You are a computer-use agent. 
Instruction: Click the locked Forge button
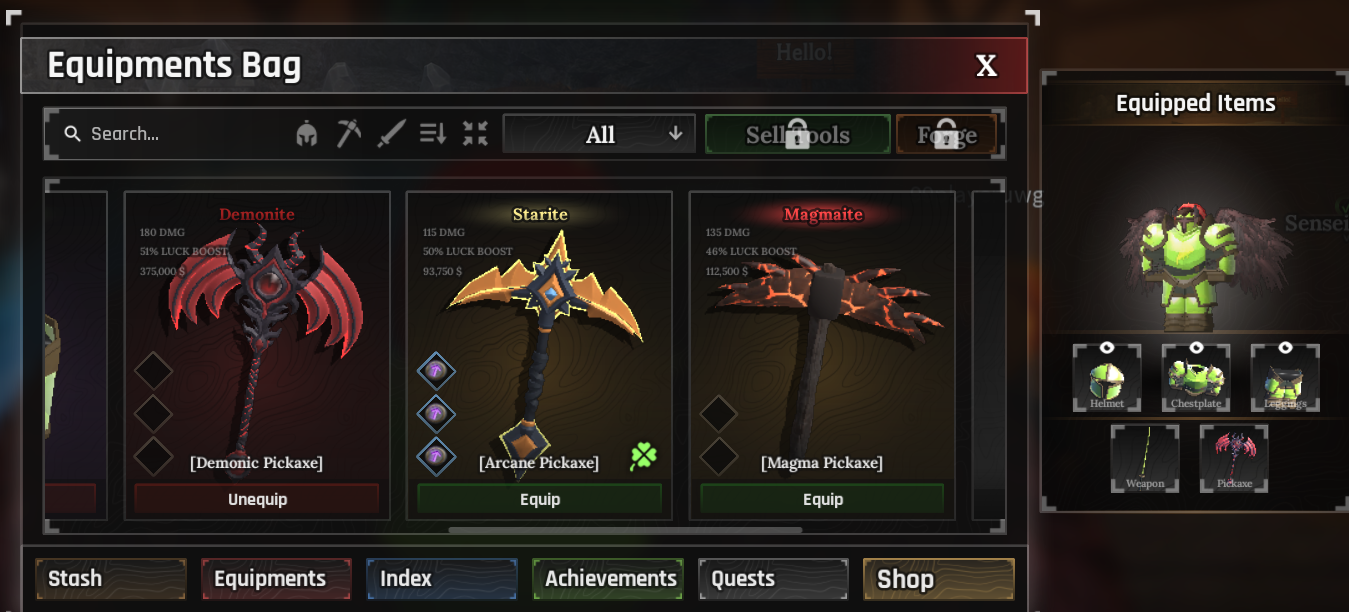[946, 134]
